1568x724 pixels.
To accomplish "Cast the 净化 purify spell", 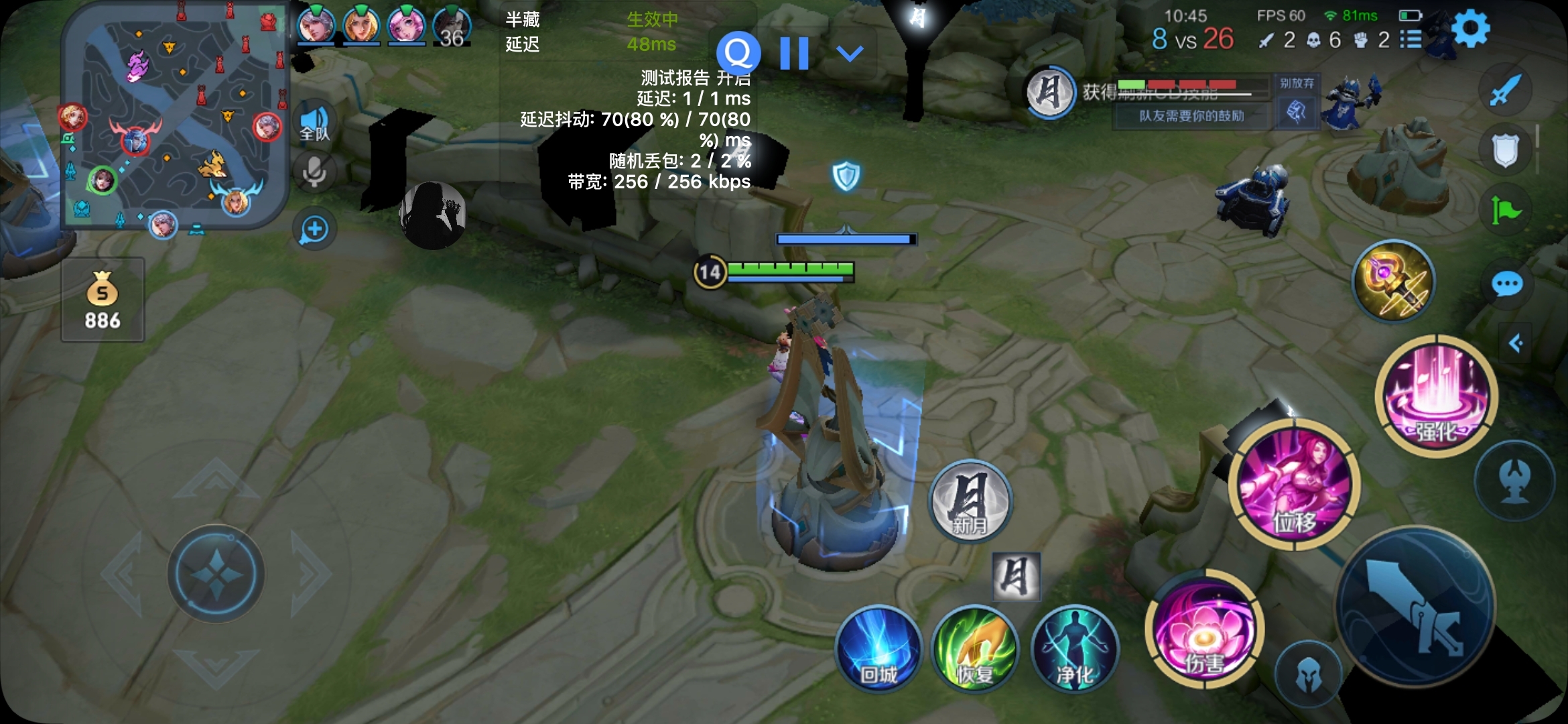I will (x=1075, y=649).
